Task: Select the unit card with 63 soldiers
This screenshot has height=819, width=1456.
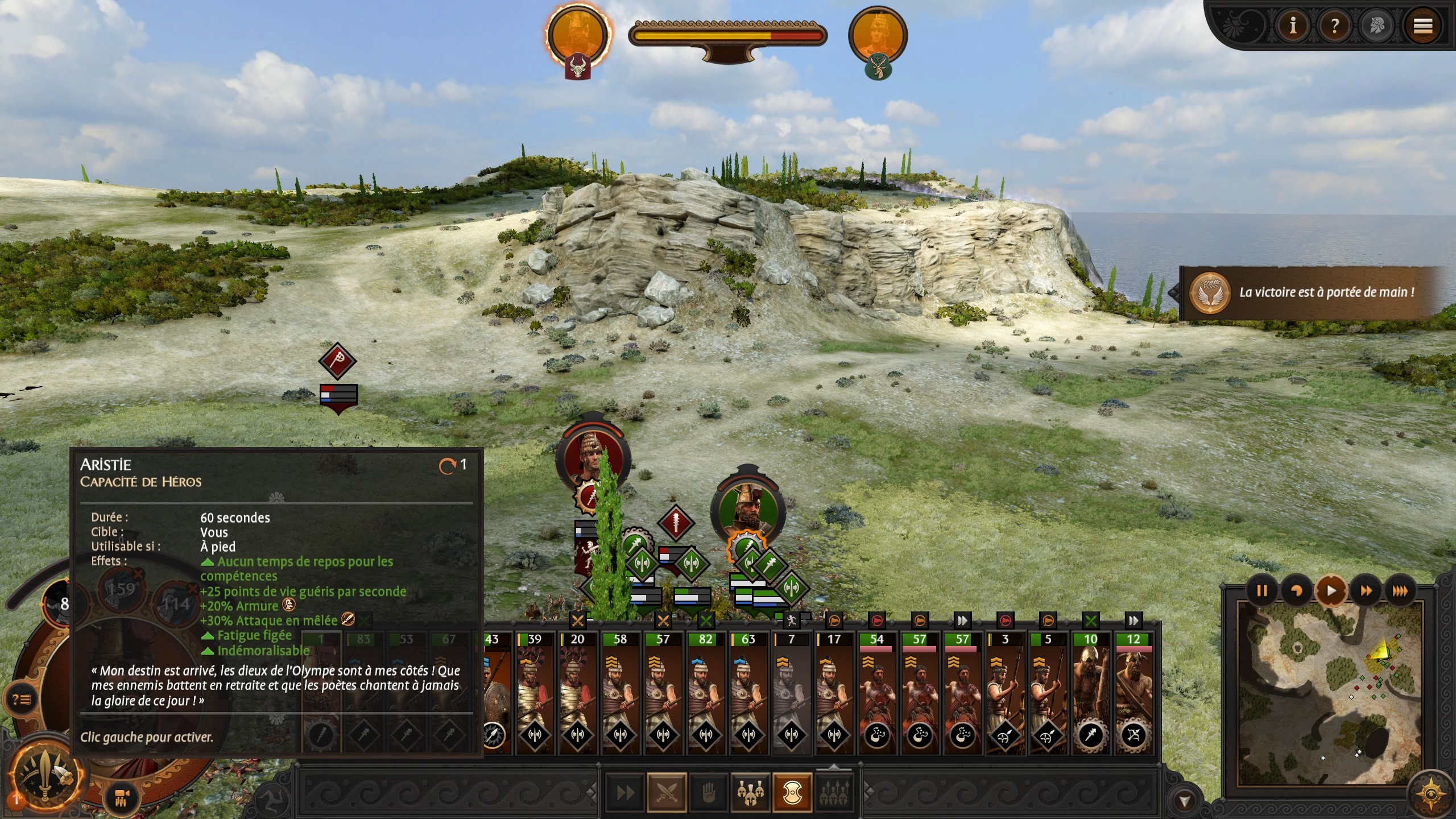Action: tap(748, 693)
